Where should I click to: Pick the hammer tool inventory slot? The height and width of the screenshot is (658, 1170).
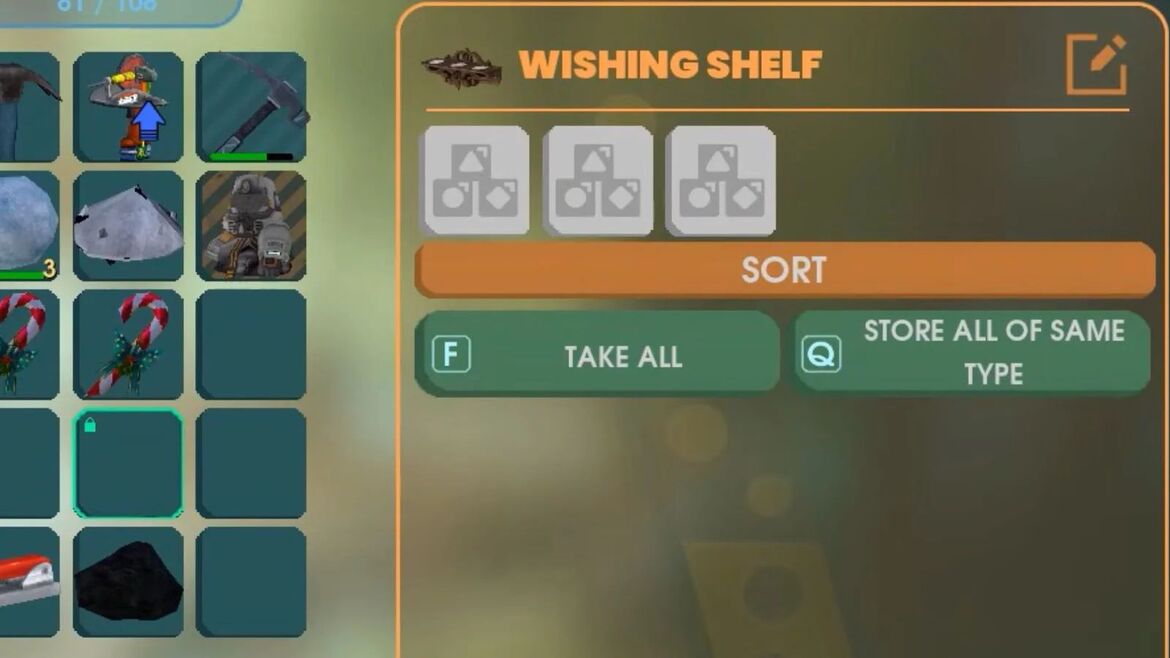(x=251, y=107)
